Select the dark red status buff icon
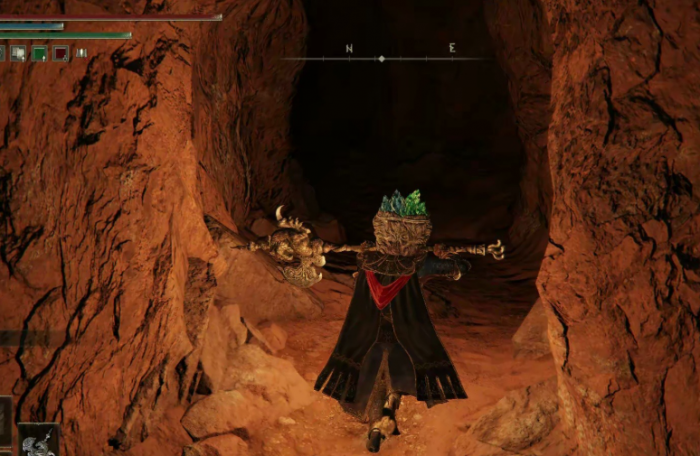This screenshot has width=700, height=456. pos(60,53)
